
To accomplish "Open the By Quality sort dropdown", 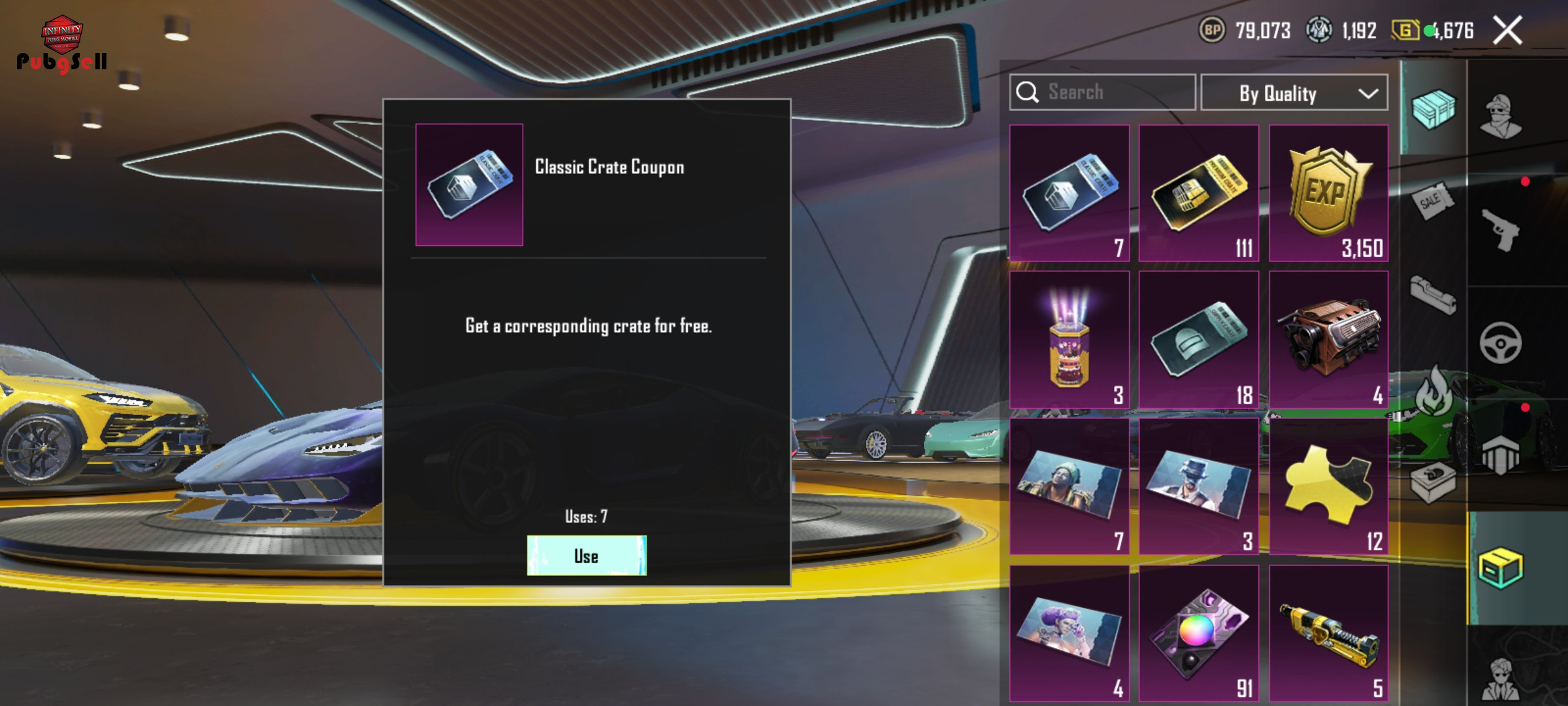I will tap(1294, 93).
